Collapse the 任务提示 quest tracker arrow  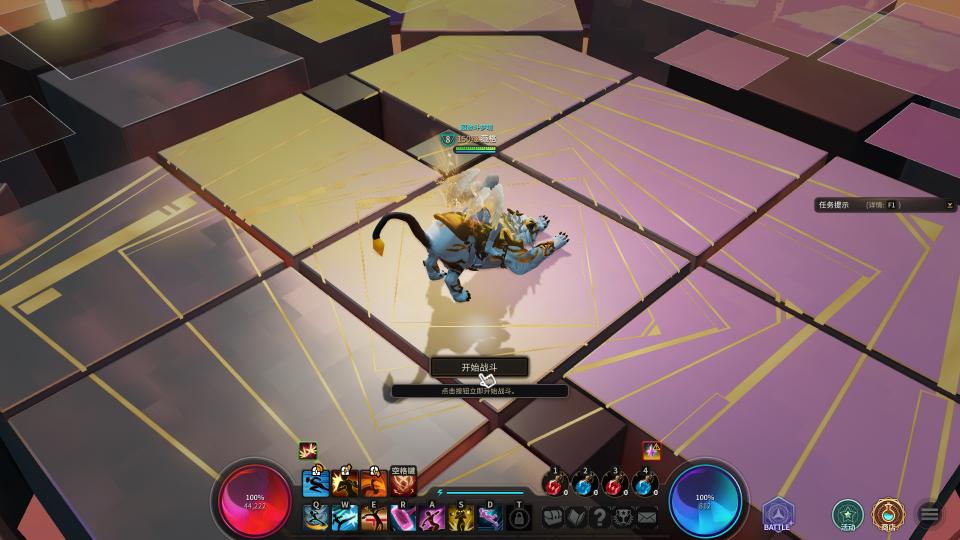coord(949,205)
